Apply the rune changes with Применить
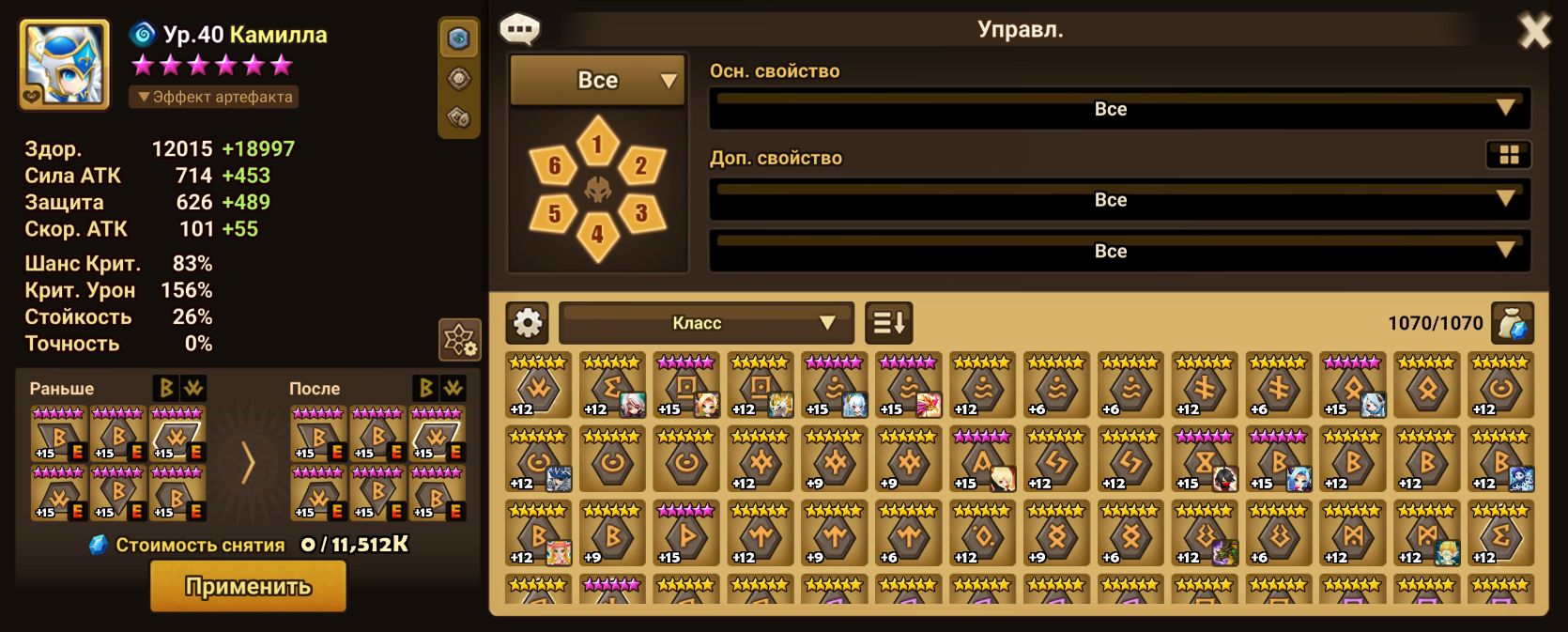The image size is (1568, 632). click(248, 587)
